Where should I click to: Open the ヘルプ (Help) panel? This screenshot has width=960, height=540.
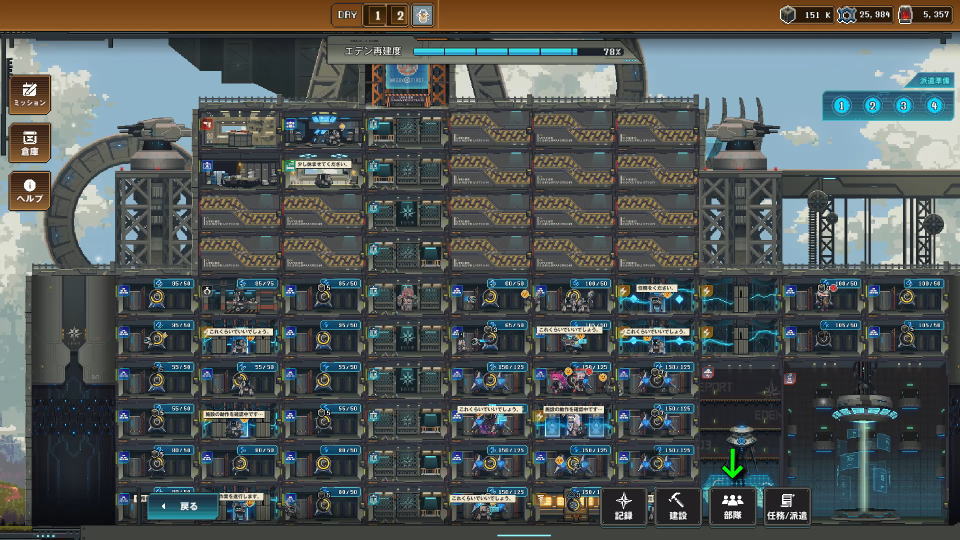(x=30, y=191)
